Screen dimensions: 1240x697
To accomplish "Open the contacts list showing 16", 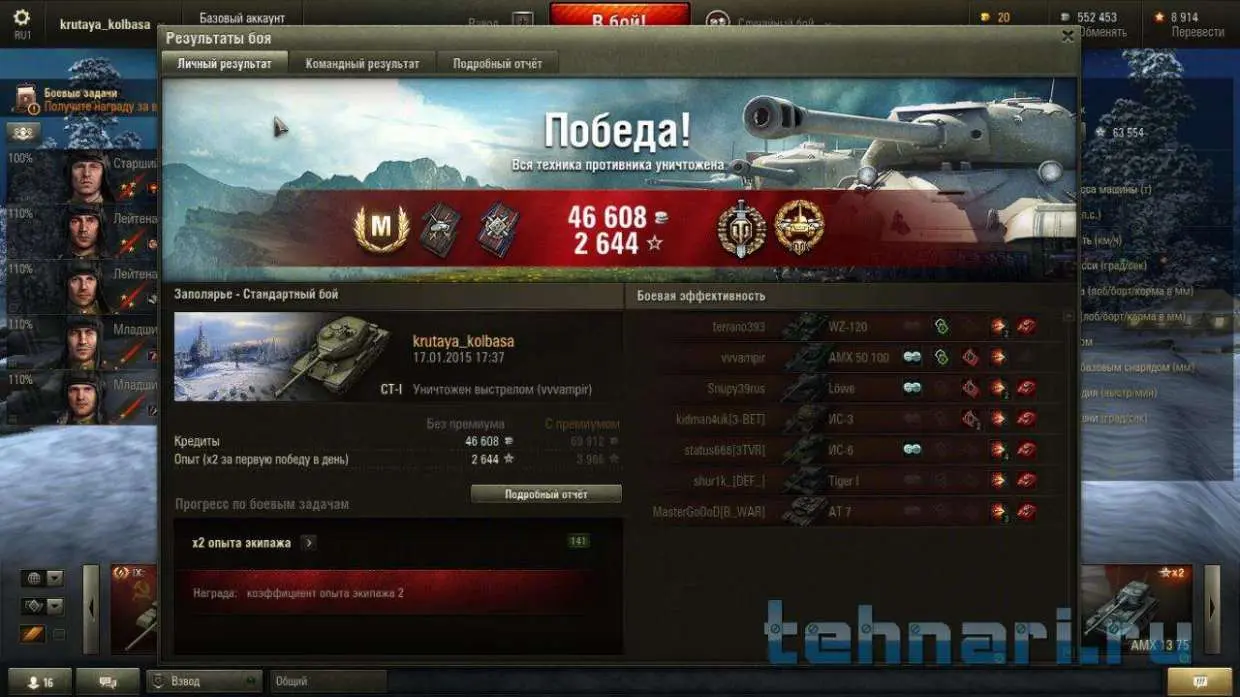I will click(42, 681).
